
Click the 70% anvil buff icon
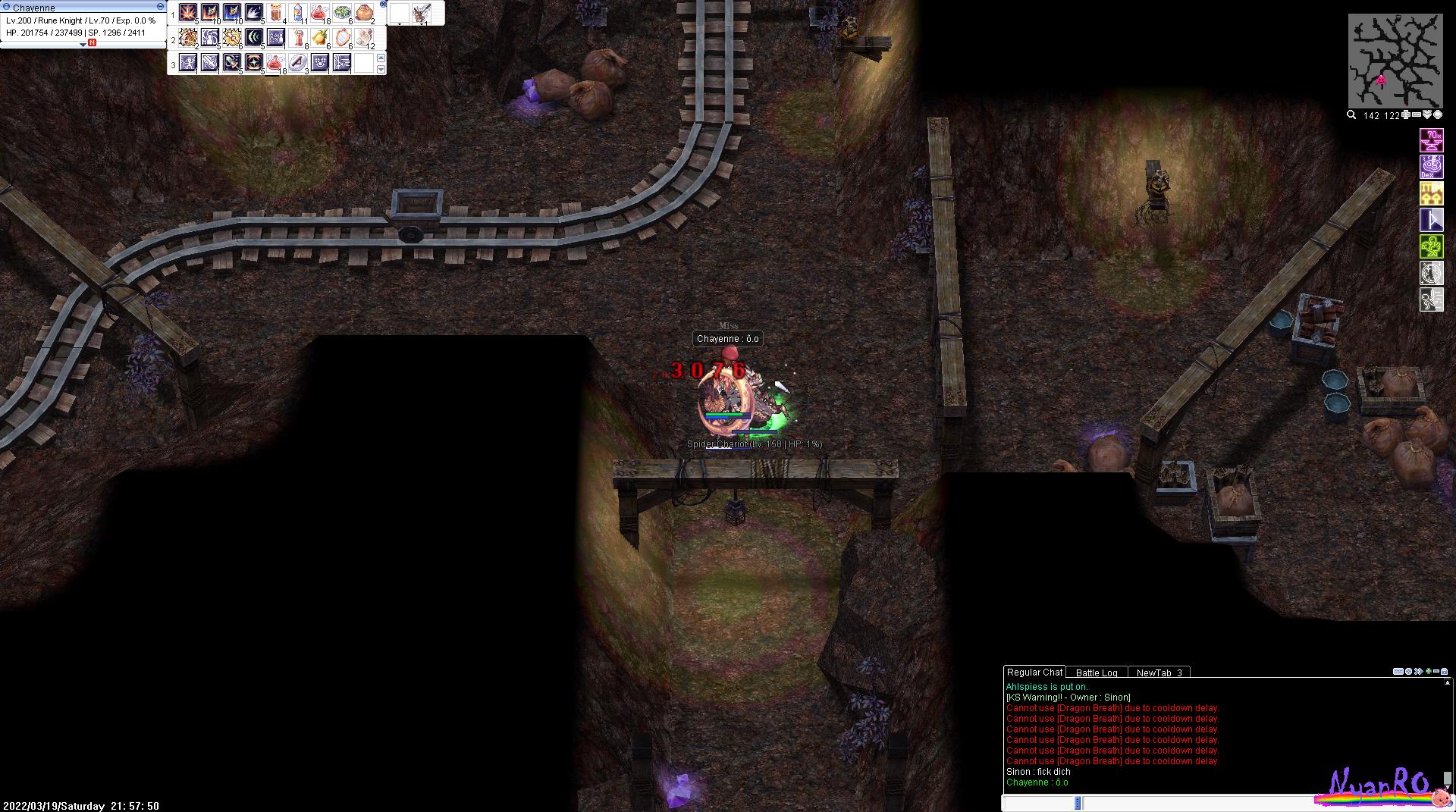pos(1431,140)
